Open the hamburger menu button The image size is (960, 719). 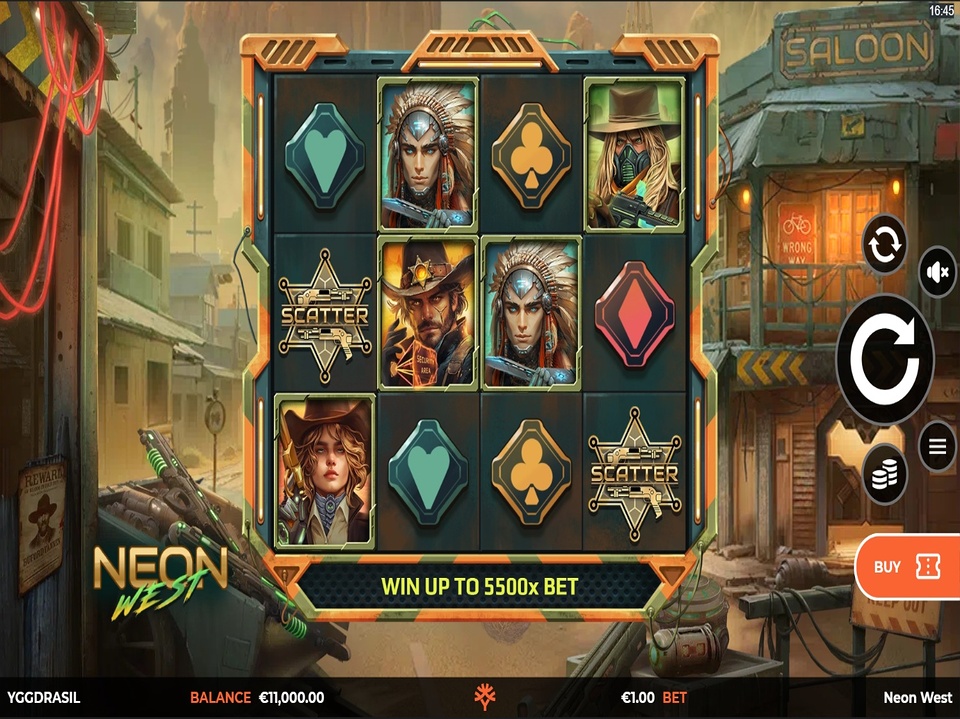pyautogui.click(x=937, y=446)
